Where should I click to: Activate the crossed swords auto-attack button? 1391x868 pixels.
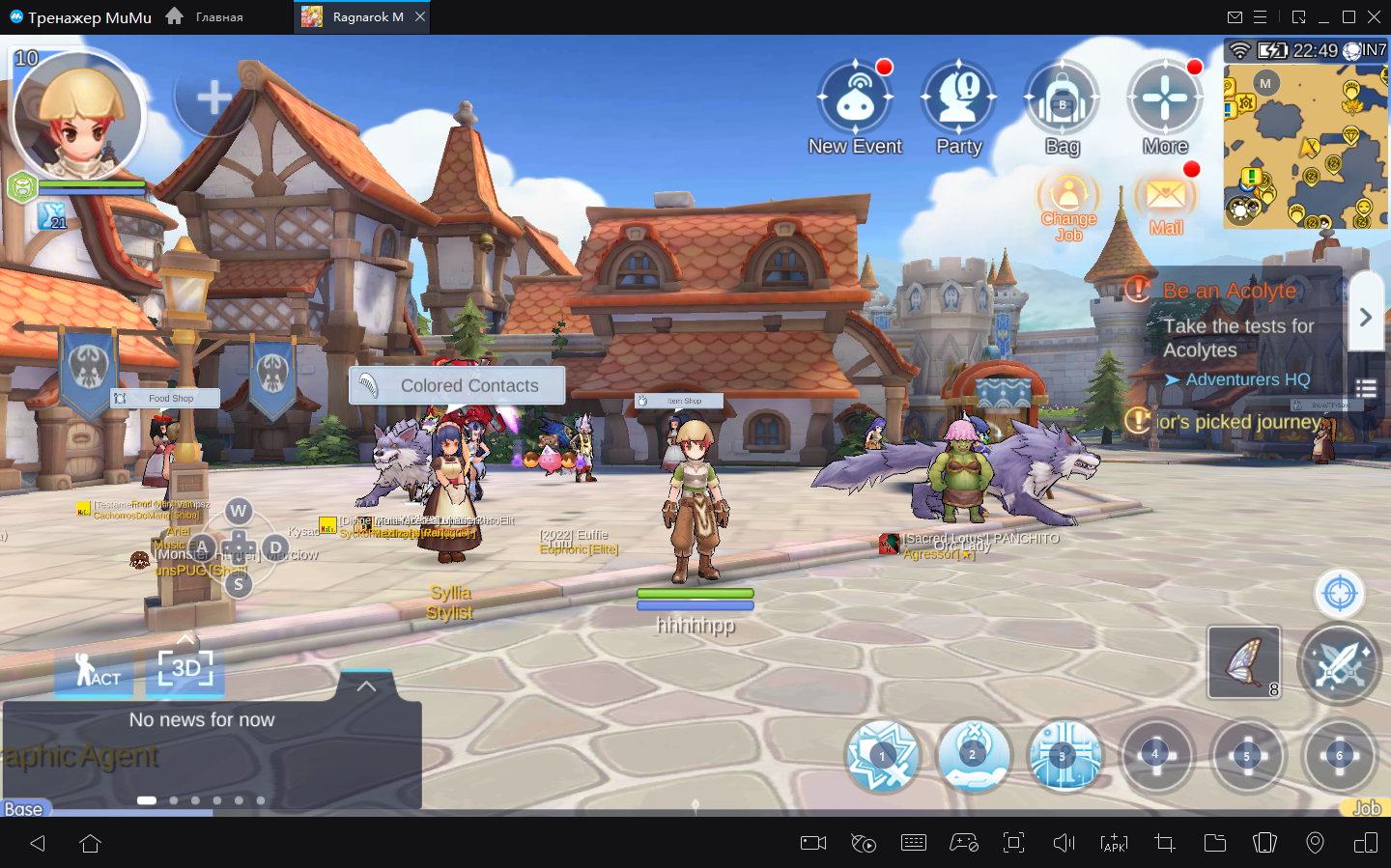point(1339,662)
